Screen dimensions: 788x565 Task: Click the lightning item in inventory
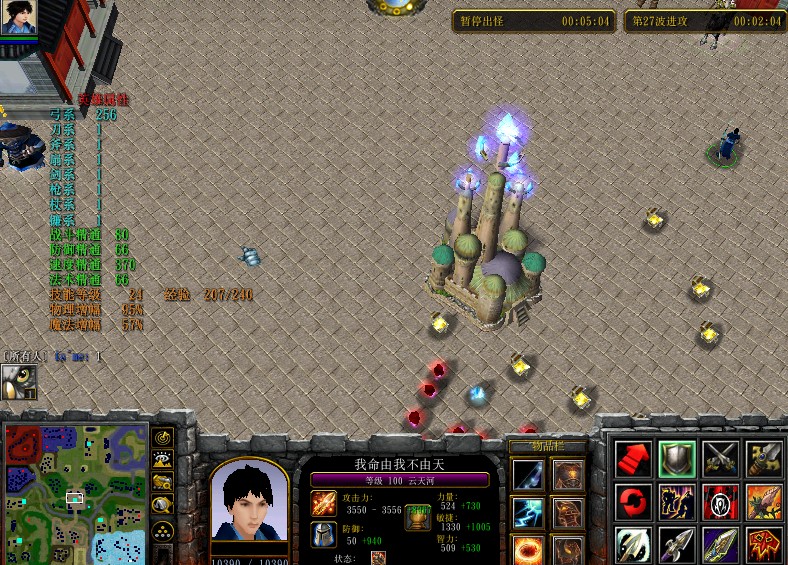coord(528,513)
